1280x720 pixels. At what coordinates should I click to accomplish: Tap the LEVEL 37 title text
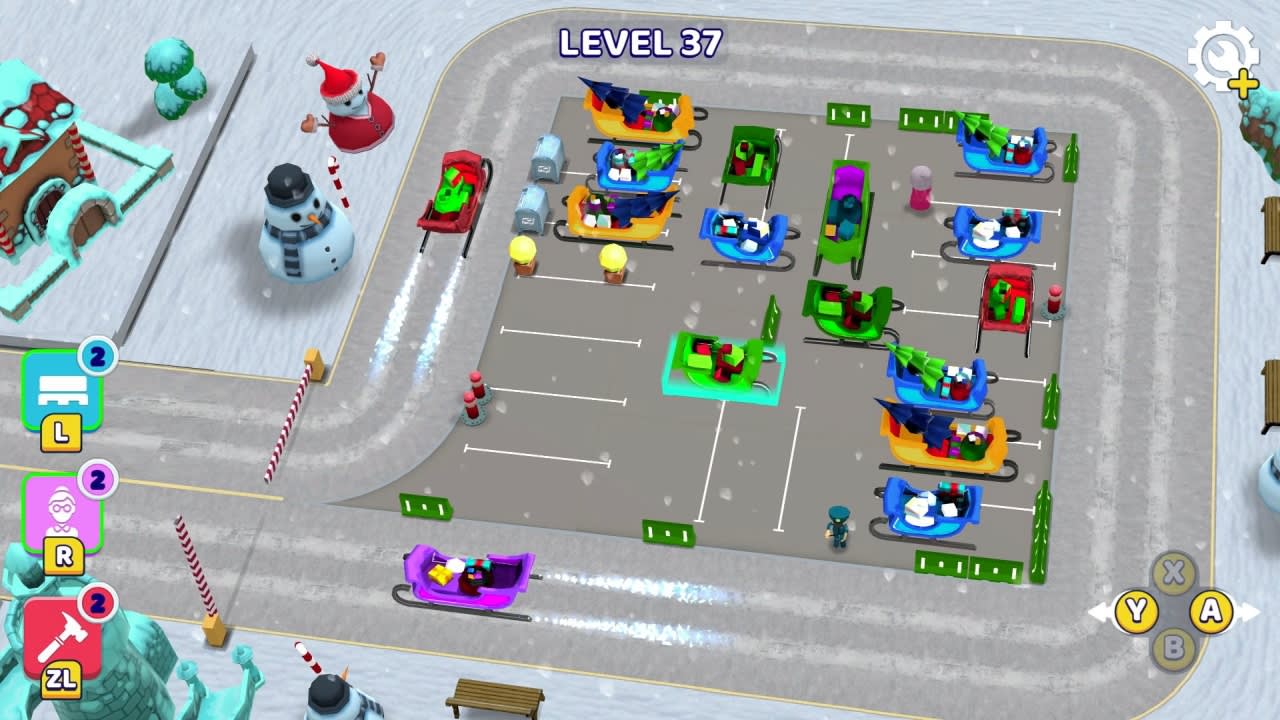pos(640,40)
